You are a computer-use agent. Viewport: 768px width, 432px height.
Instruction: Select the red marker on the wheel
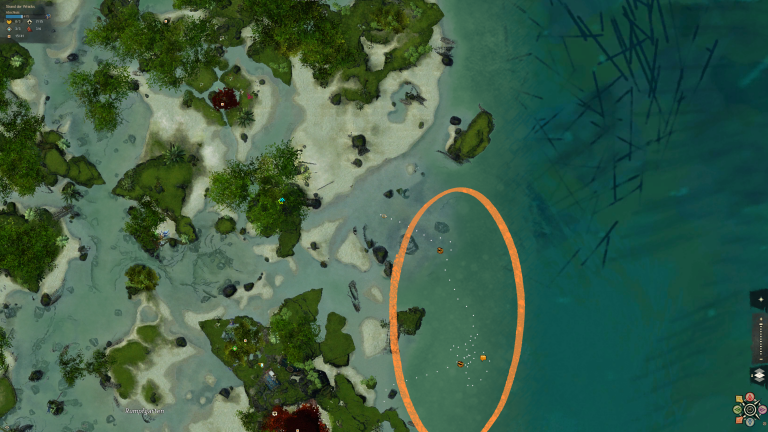click(750, 397)
